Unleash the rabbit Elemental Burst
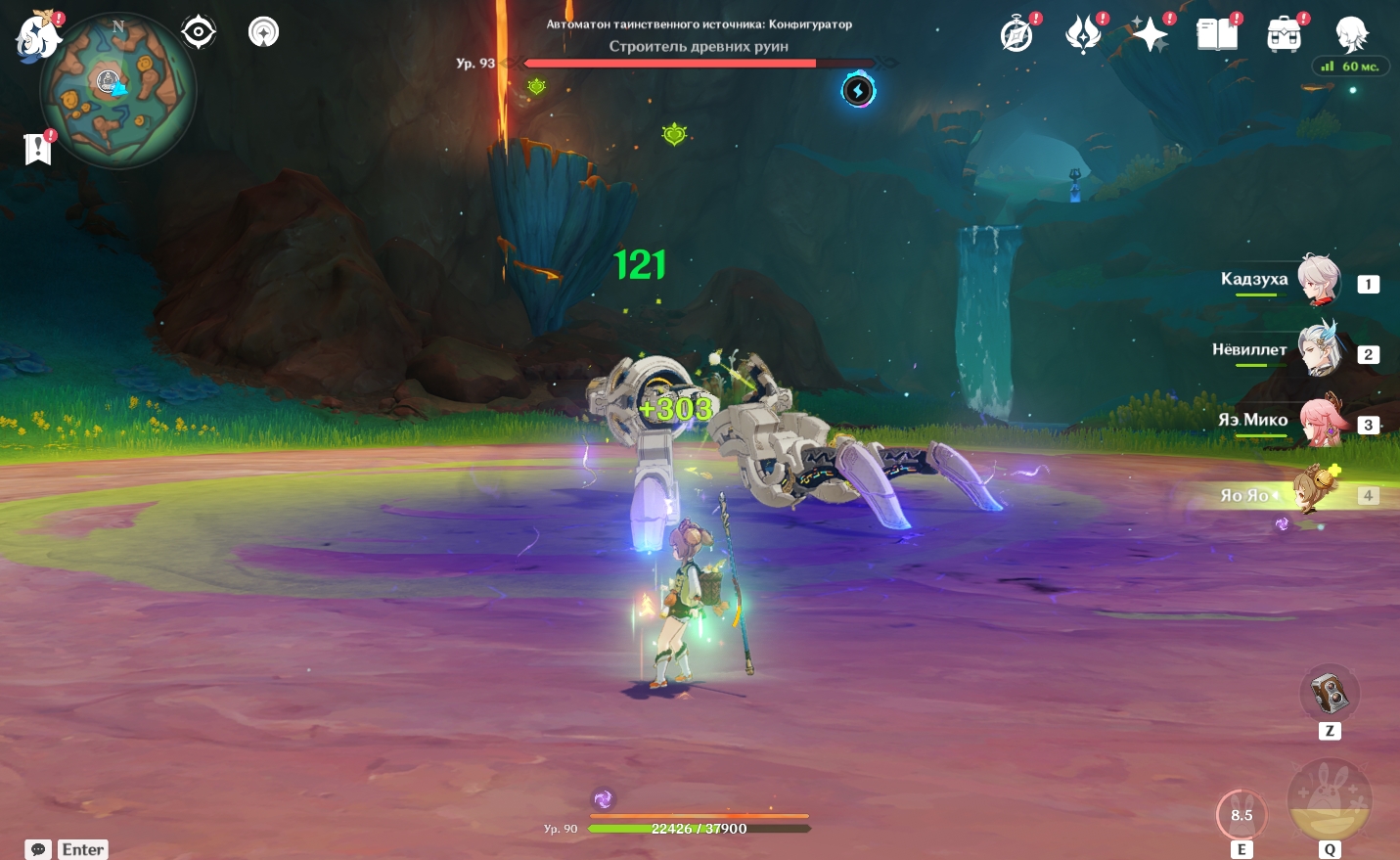The width and height of the screenshot is (1400, 860). [x=1329, y=801]
